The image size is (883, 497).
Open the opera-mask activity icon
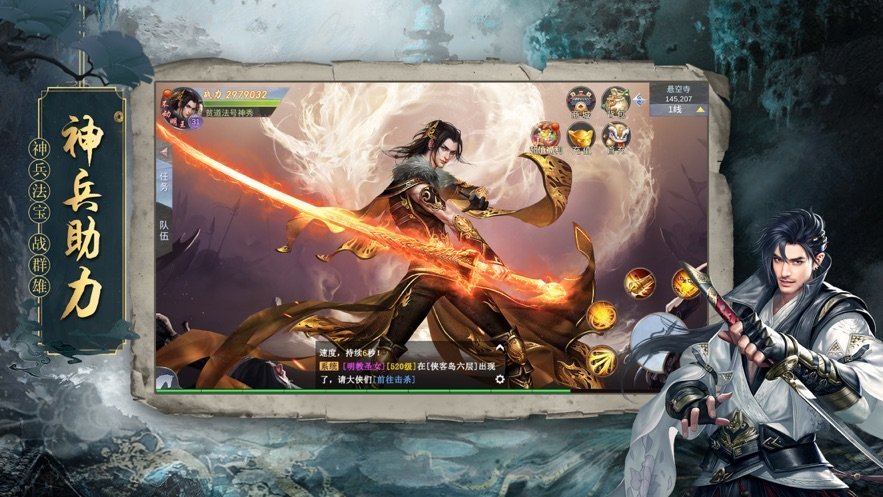point(581,101)
